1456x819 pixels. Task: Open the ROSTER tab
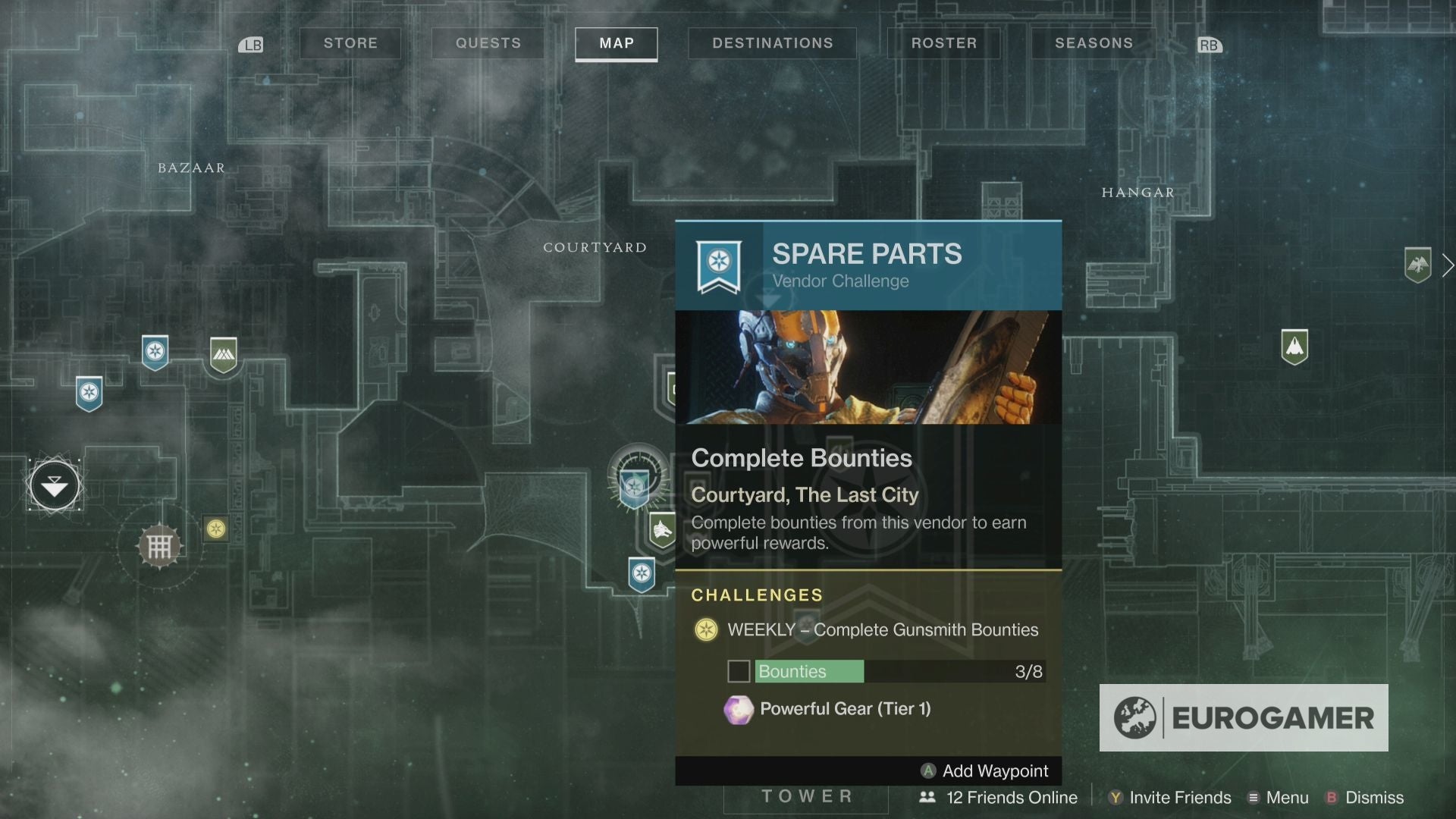click(944, 43)
